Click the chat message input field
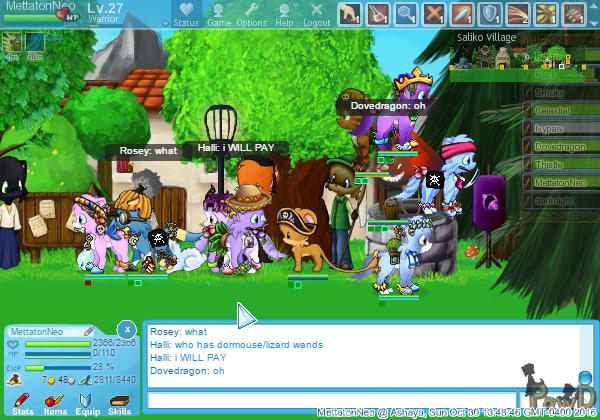This screenshot has width=600, height=420. [x=330, y=400]
